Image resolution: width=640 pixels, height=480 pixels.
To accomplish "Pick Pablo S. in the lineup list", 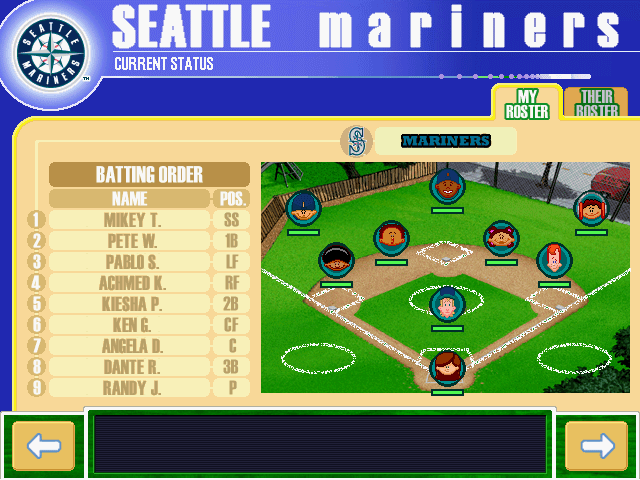I will point(130,262).
